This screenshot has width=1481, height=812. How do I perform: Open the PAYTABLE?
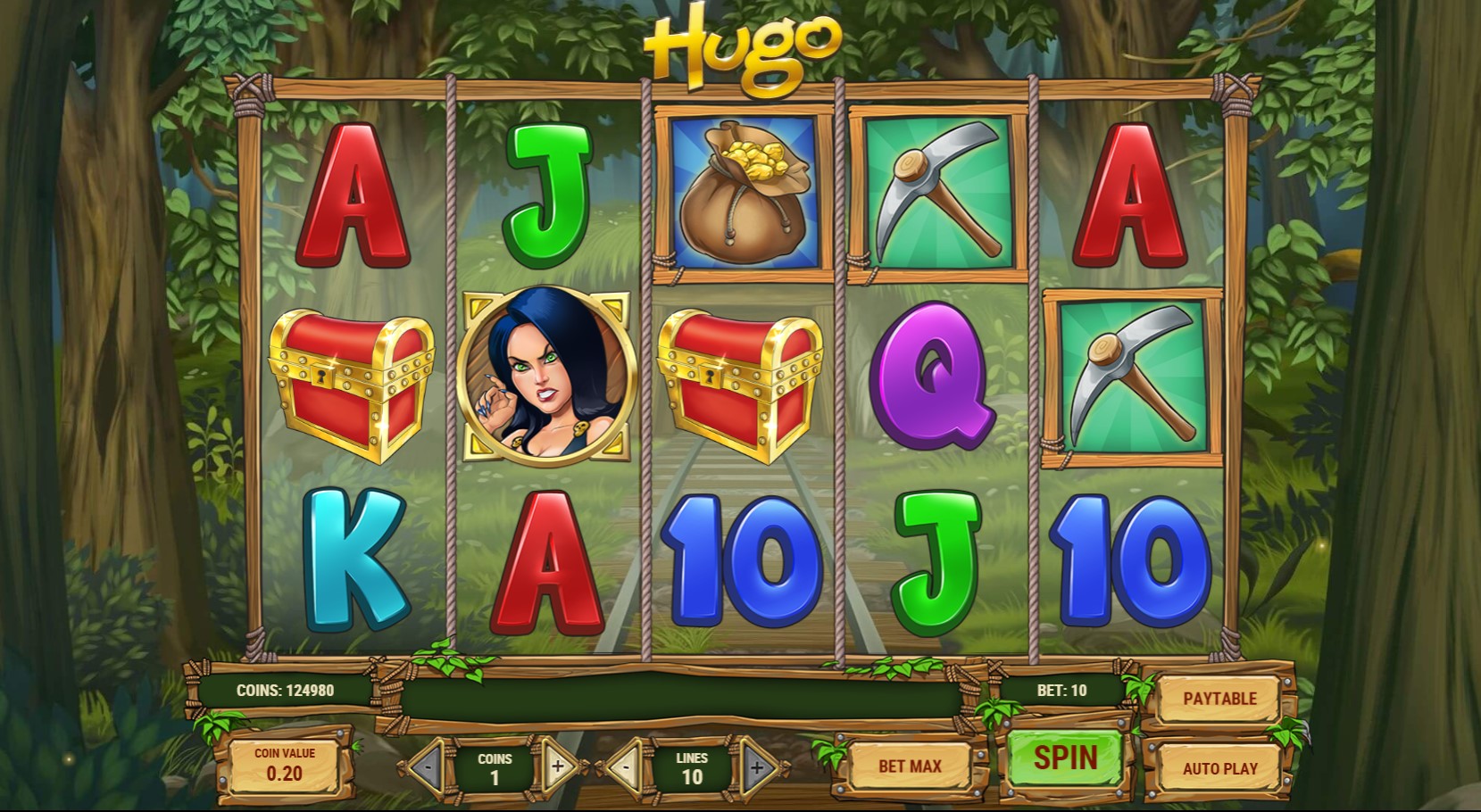coord(1220,699)
